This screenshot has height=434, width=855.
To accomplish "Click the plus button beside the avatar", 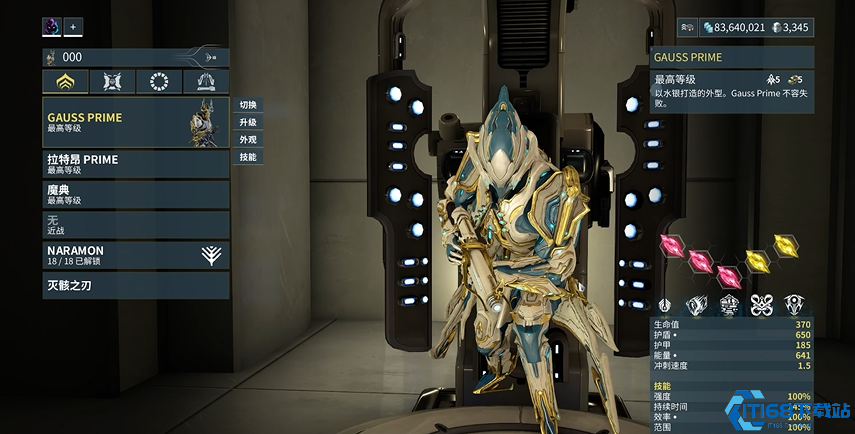I will 73,26.
